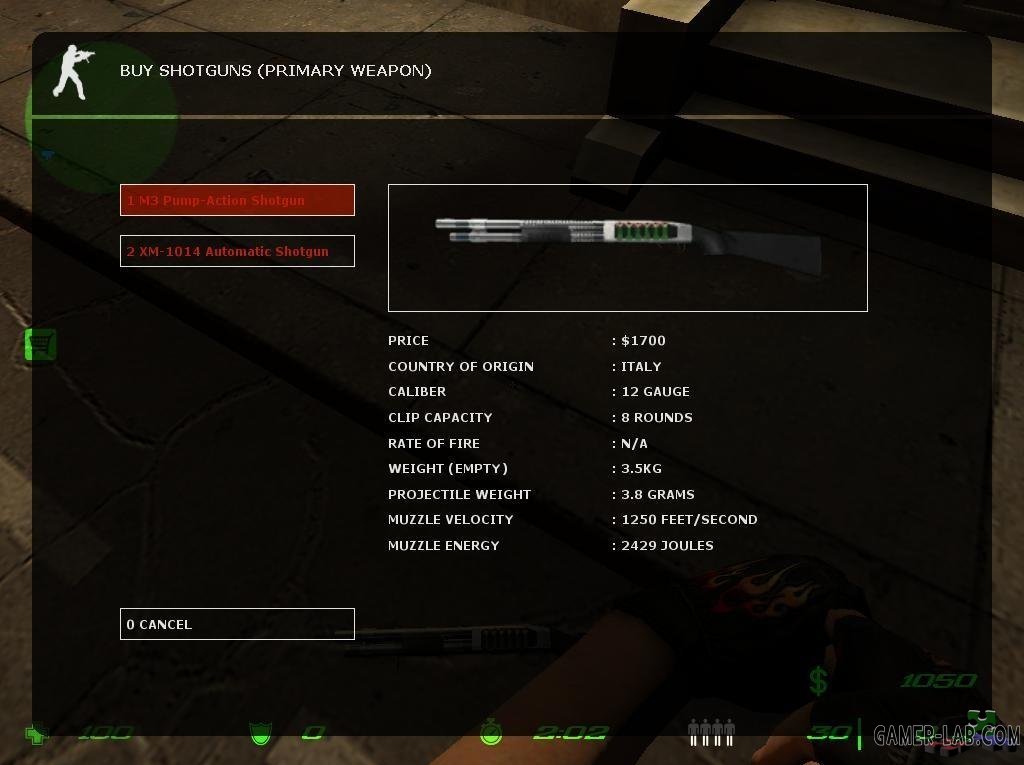The image size is (1024, 765).
Task: Click the M3 shotgun preview image
Action: tap(627, 247)
